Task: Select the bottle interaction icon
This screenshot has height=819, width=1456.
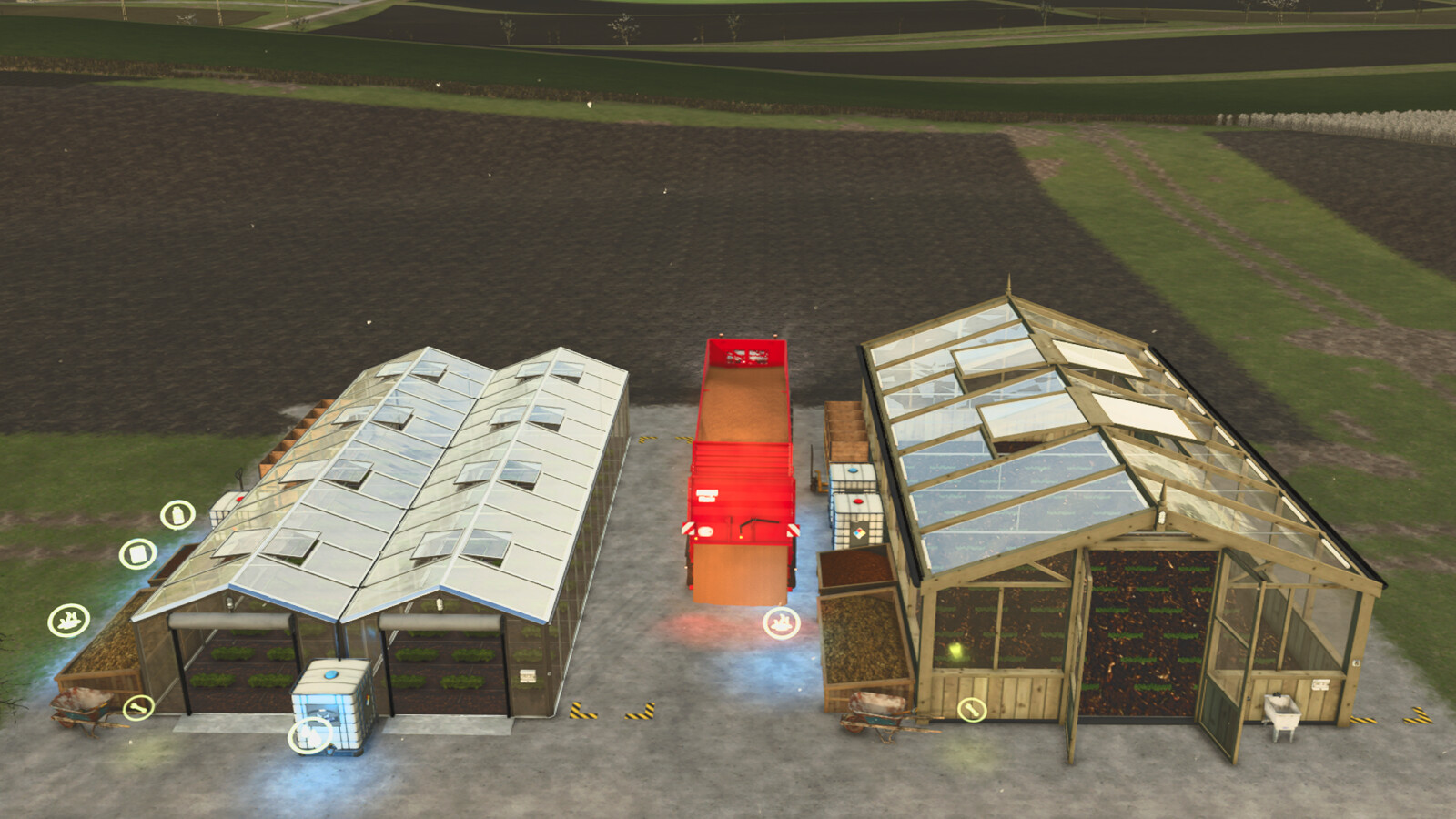Action: 178,514
